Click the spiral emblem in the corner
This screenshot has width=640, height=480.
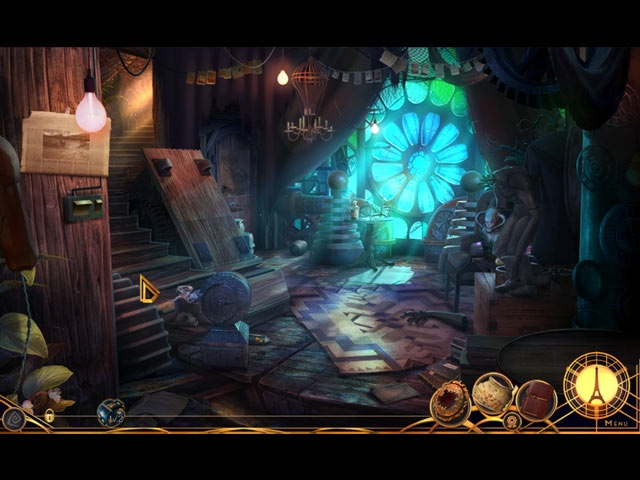[x=14, y=418]
